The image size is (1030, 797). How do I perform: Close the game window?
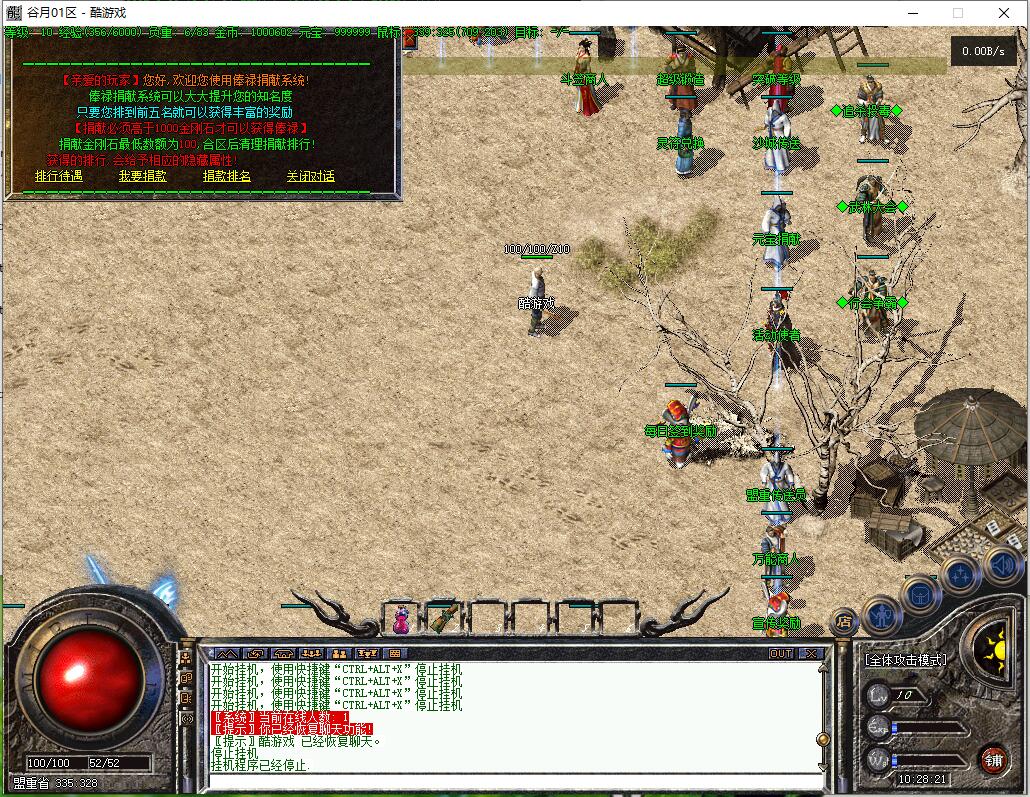pyautogui.click(x=1004, y=13)
